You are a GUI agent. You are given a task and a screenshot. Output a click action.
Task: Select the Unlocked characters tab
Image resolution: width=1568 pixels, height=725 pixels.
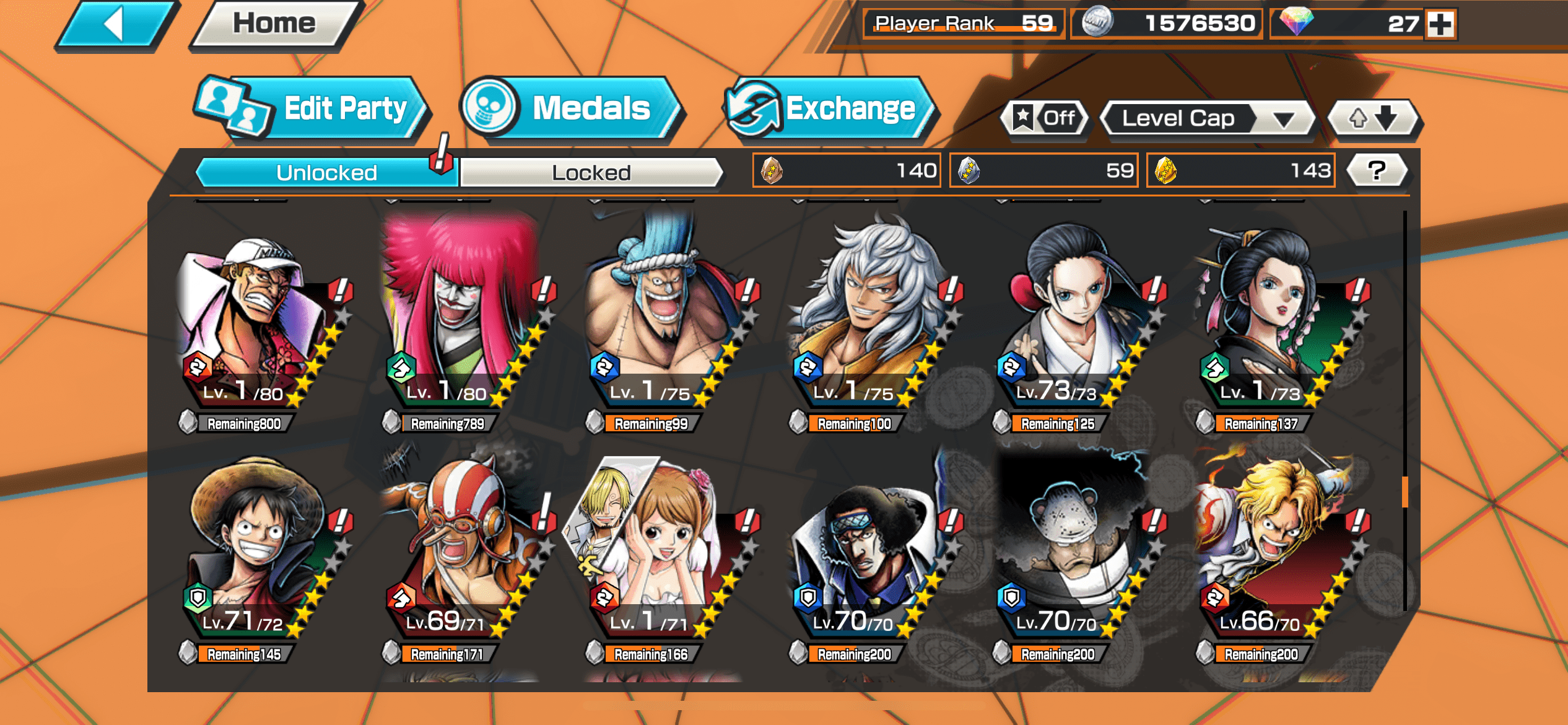[x=326, y=172]
